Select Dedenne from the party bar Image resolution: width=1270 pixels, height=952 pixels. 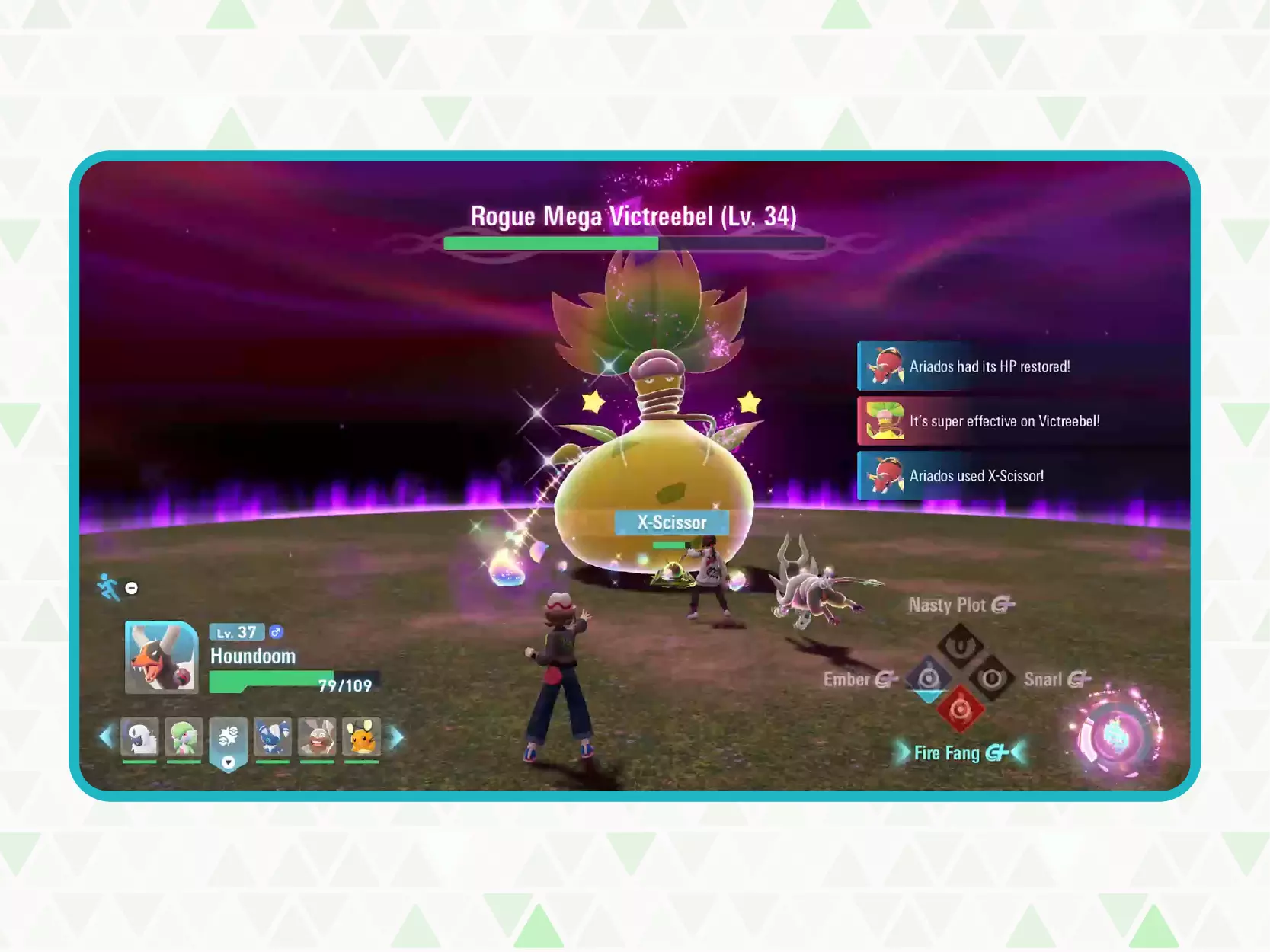point(361,737)
